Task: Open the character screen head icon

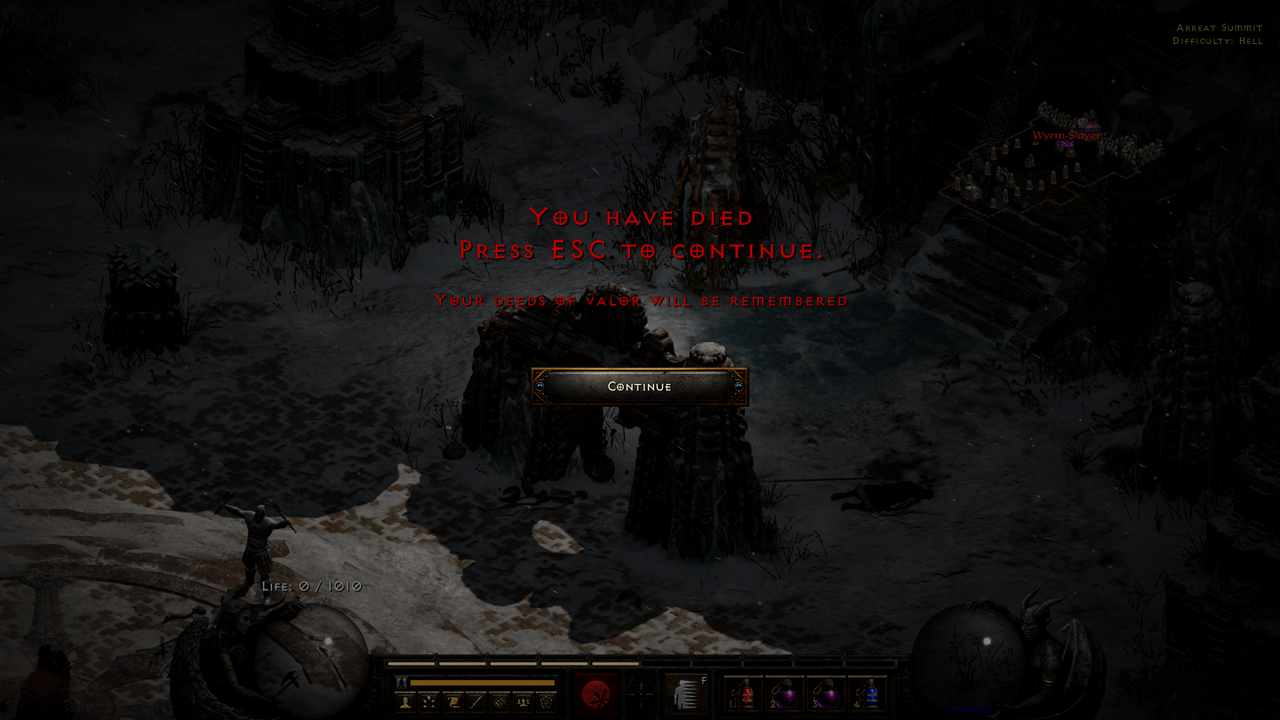Action: [x=404, y=700]
